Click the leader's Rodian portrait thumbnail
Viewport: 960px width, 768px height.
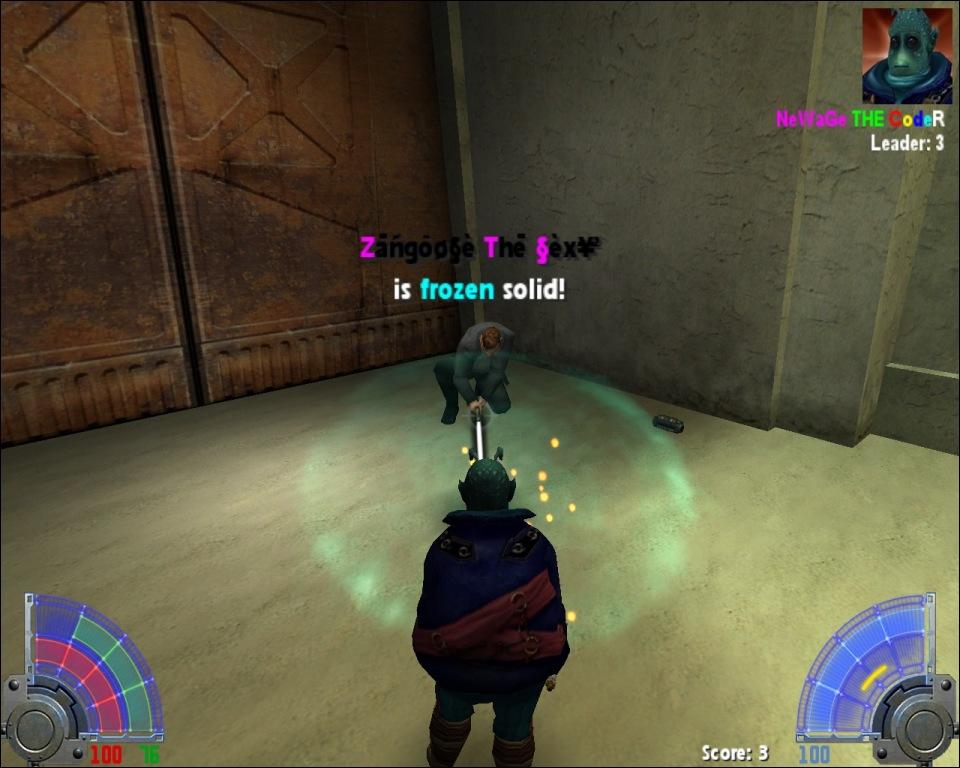(906, 56)
